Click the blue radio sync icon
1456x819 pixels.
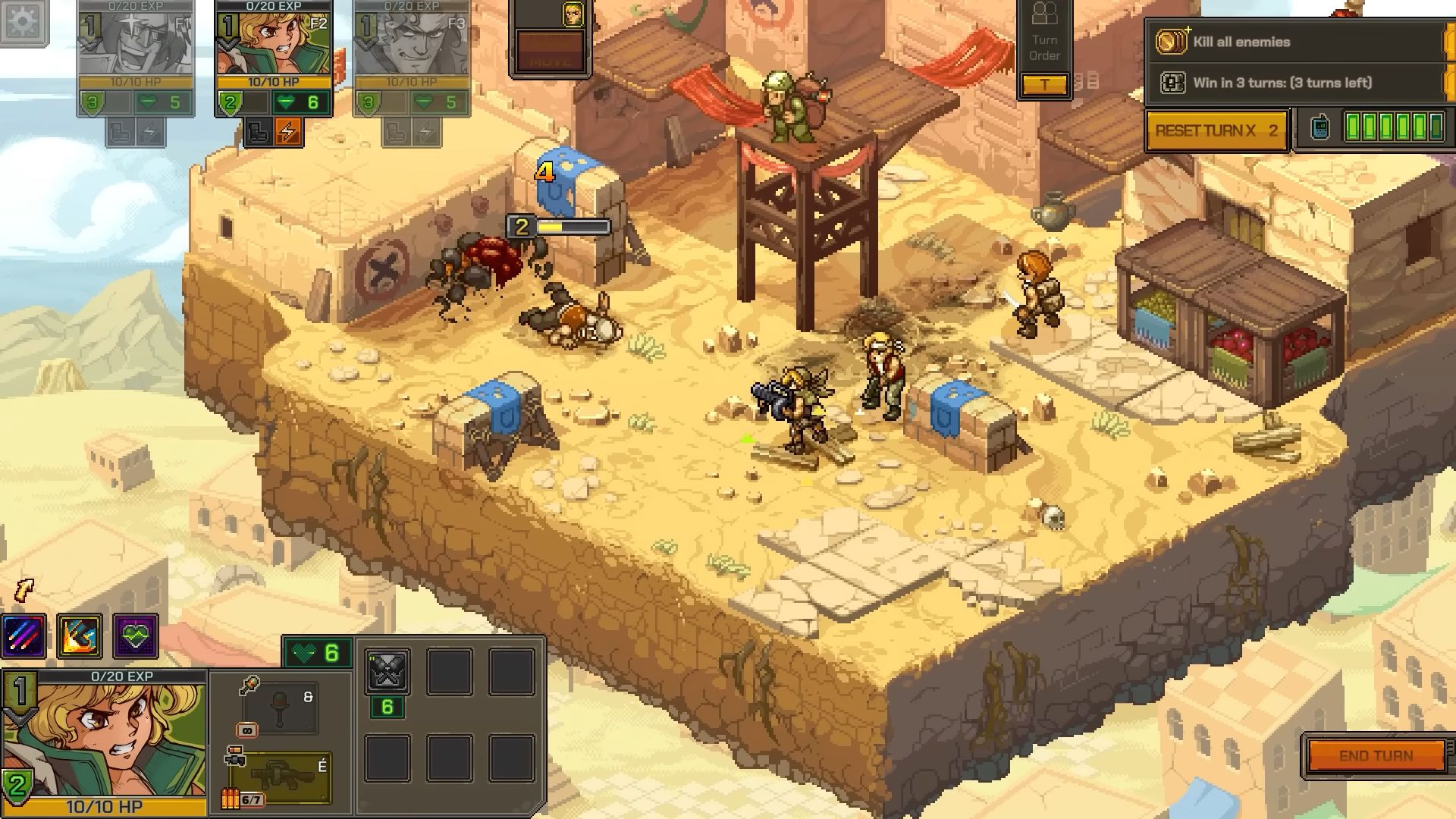[x=1319, y=127]
